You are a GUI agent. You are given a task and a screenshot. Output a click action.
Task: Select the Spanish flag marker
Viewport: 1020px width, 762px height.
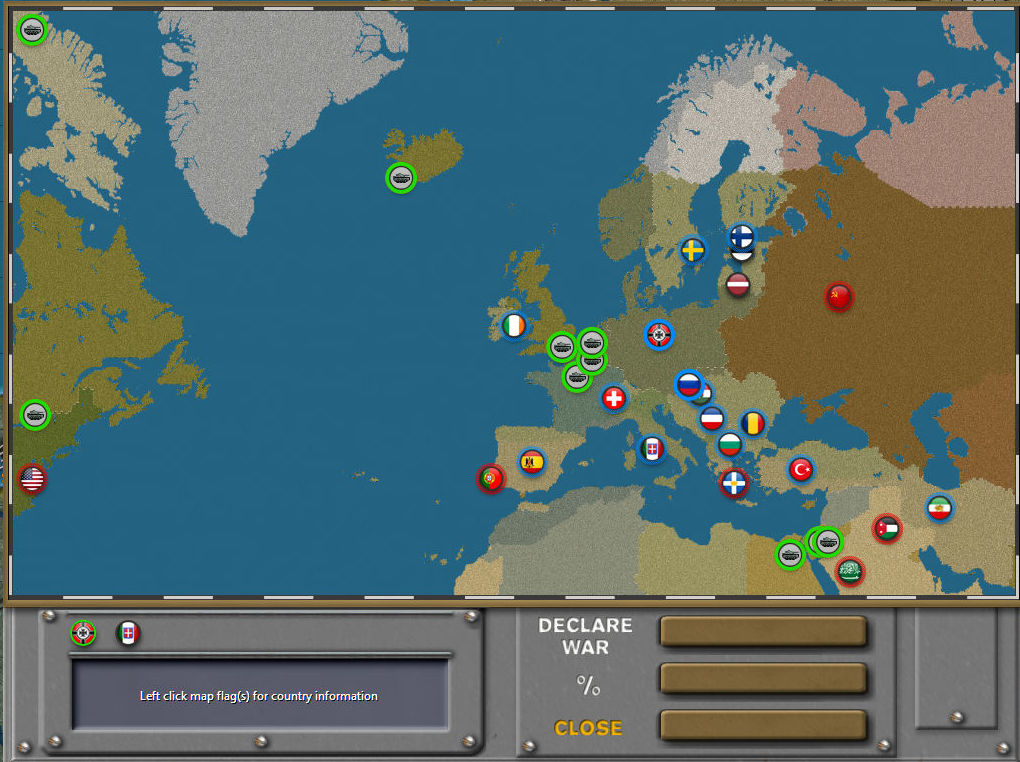click(532, 462)
